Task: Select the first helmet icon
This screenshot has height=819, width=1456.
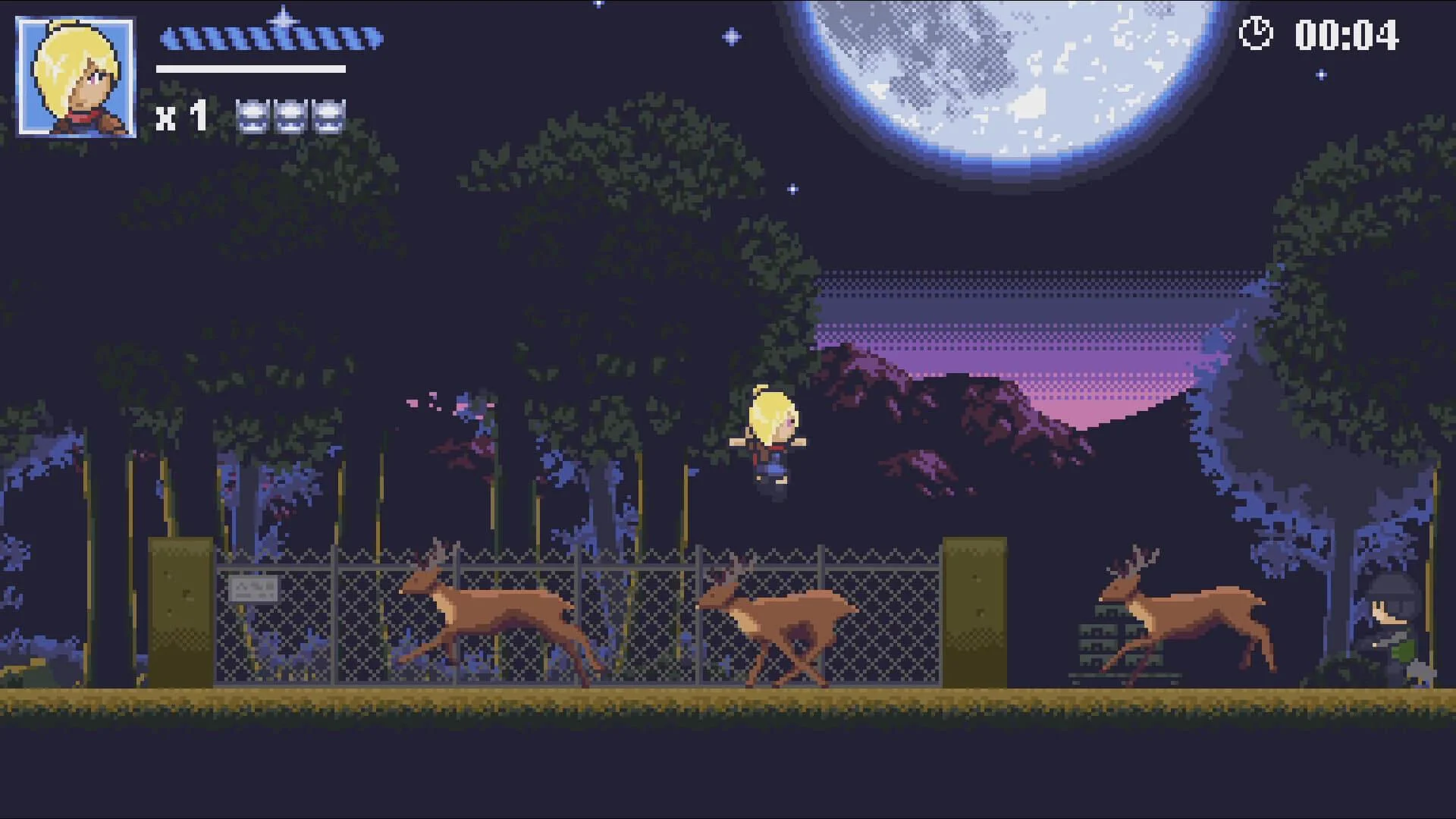Action: click(253, 118)
